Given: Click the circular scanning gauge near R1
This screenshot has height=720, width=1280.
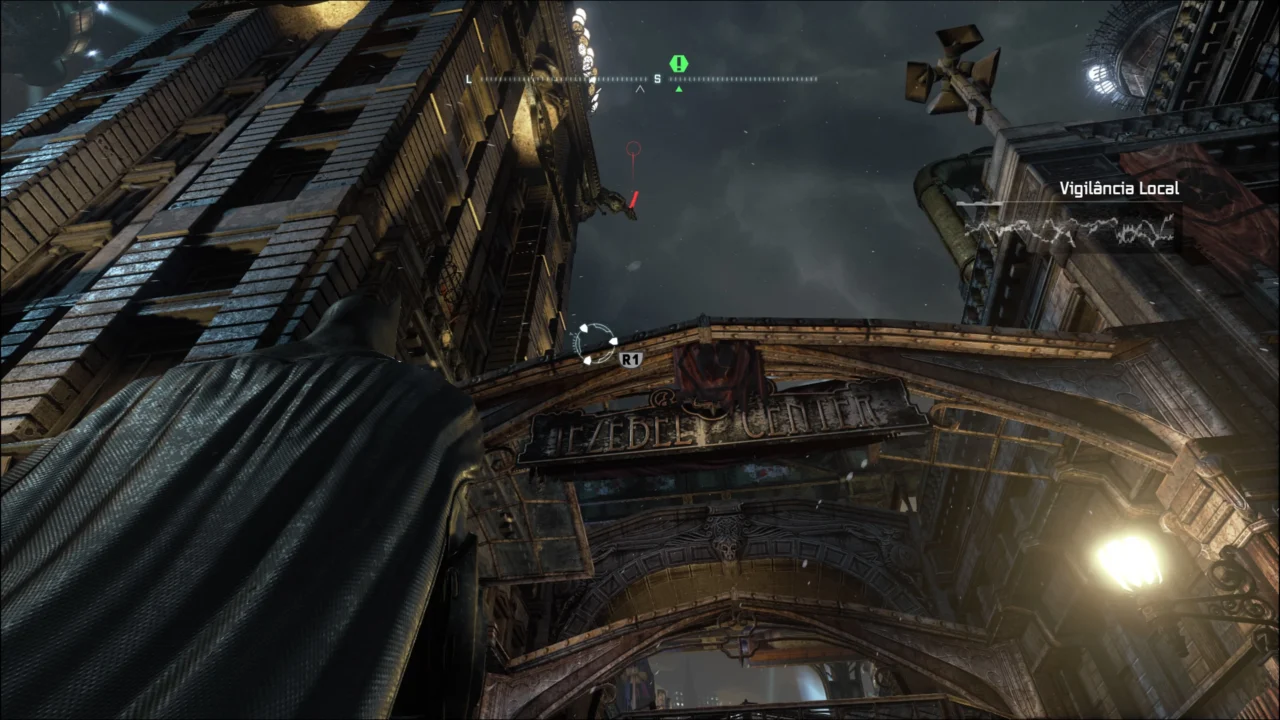Looking at the screenshot, I should point(595,342).
